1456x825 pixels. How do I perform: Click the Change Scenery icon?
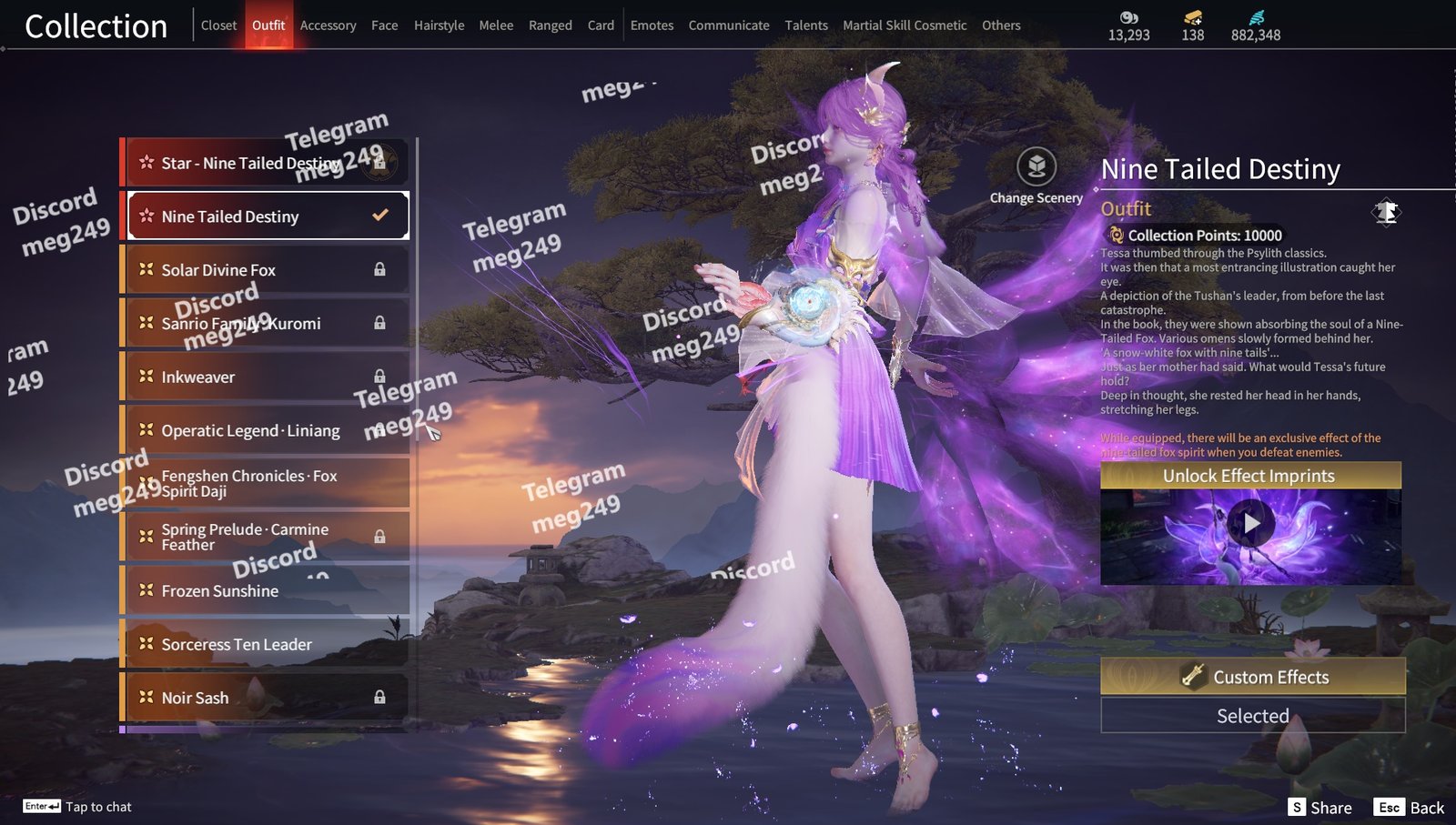(x=1036, y=167)
